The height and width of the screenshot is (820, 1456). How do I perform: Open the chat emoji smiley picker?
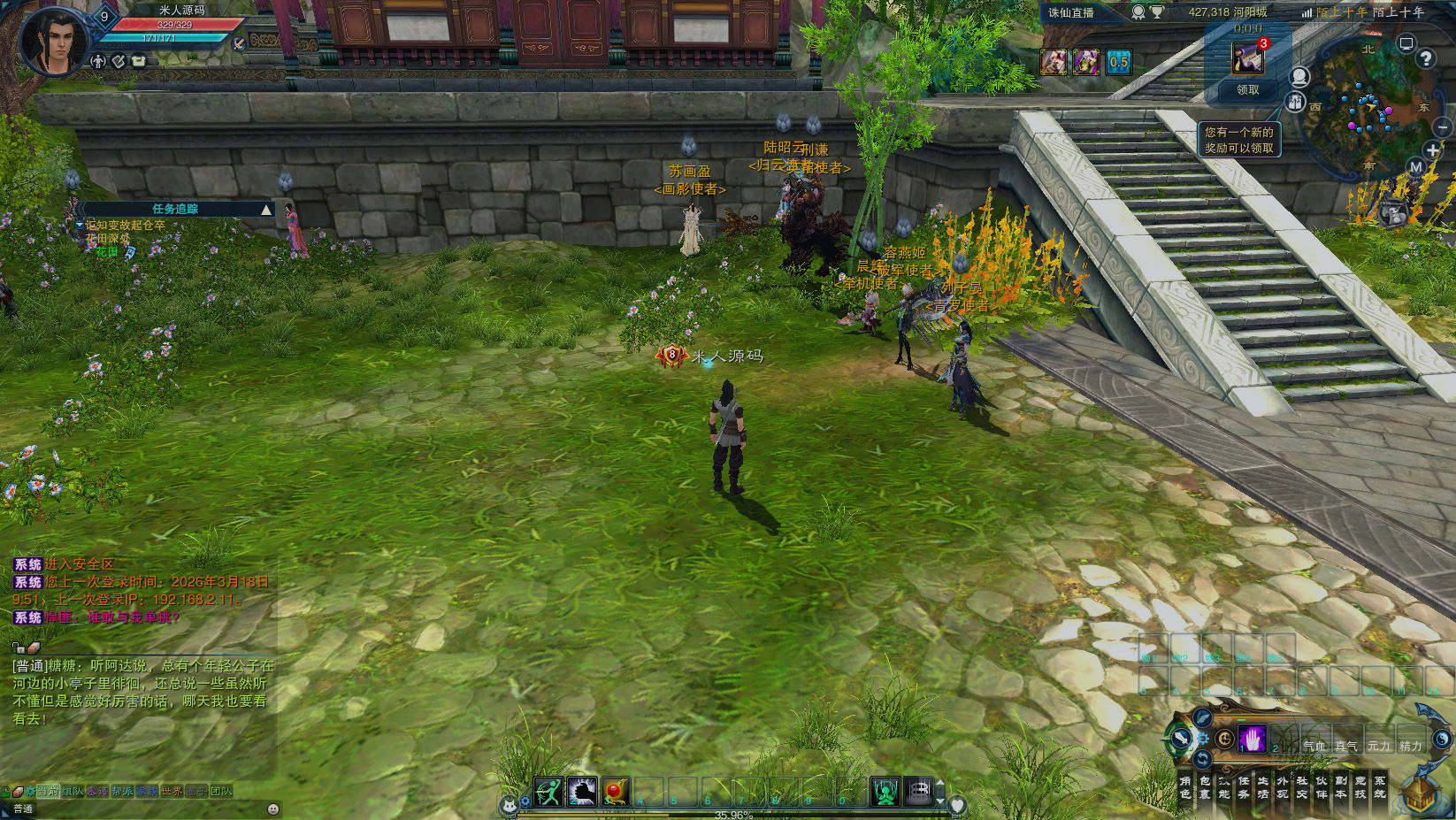click(x=273, y=809)
